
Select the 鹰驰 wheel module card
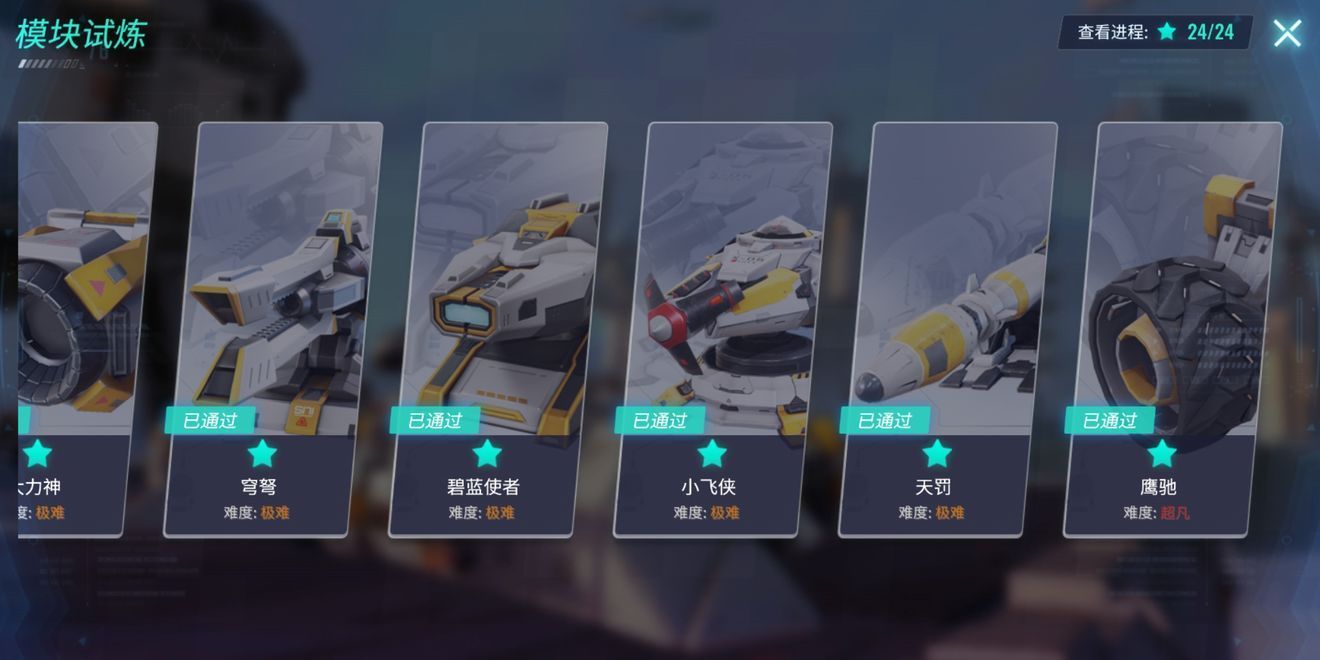point(1172,330)
